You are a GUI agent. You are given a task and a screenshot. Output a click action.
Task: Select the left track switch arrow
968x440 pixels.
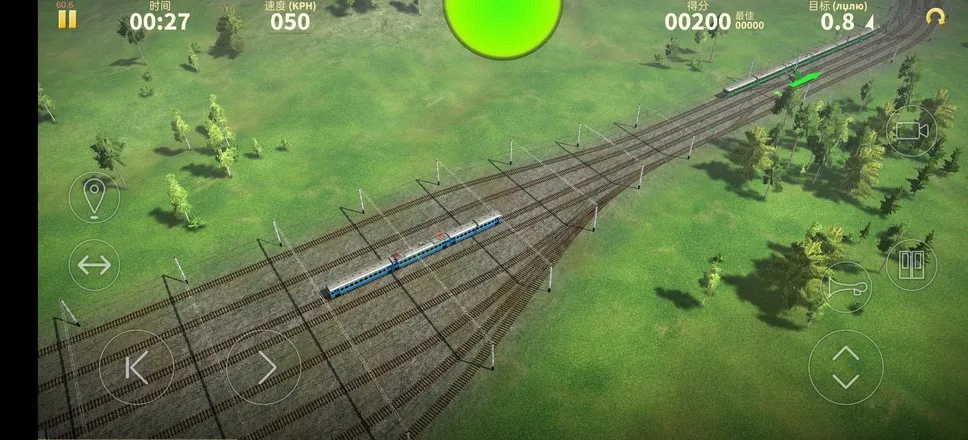click(137, 367)
